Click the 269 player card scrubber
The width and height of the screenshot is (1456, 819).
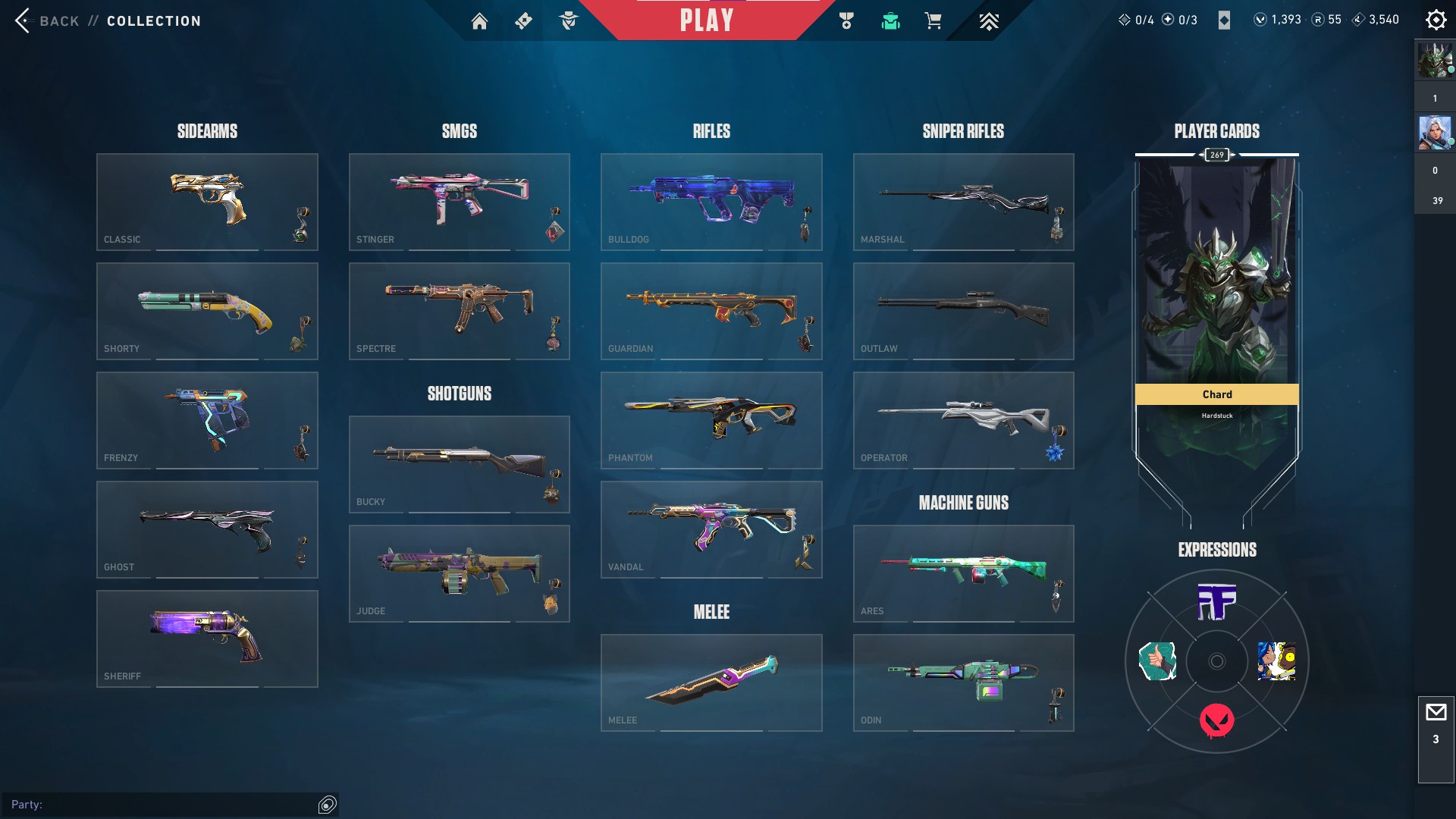(1216, 154)
